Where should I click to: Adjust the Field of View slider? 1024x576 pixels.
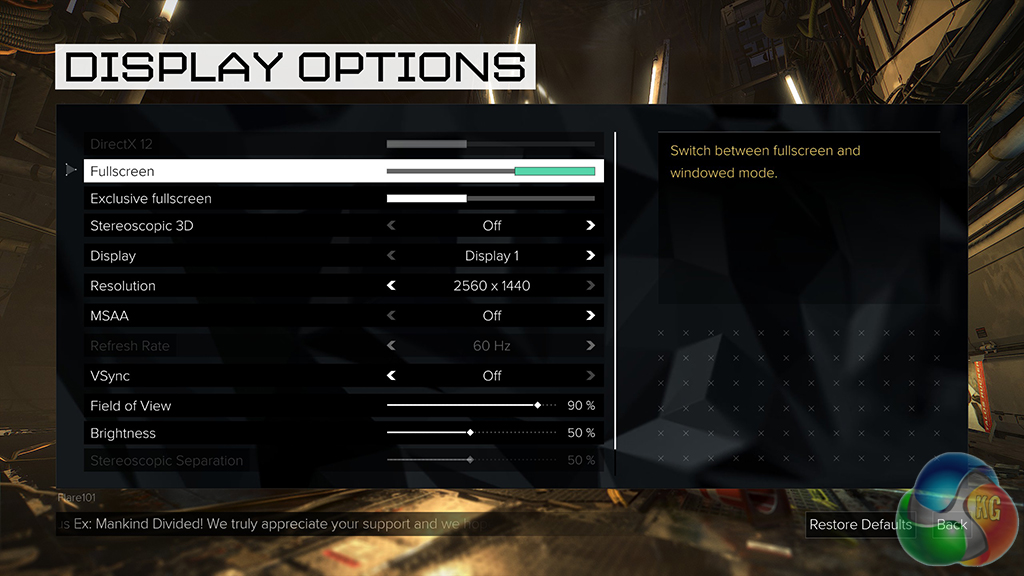click(x=538, y=406)
